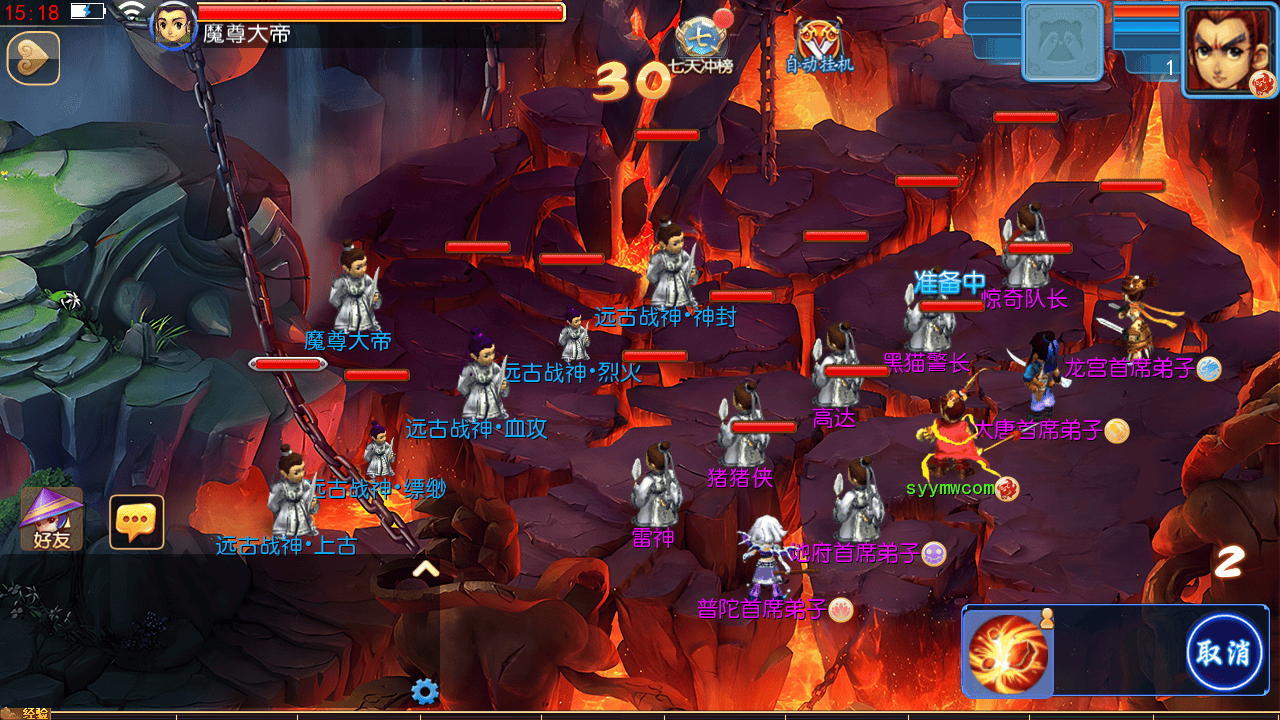Open the 魔尊大帝 player avatar
Image resolution: width=1280 pixels, height=720 pixels.
(x=172, y=24)
